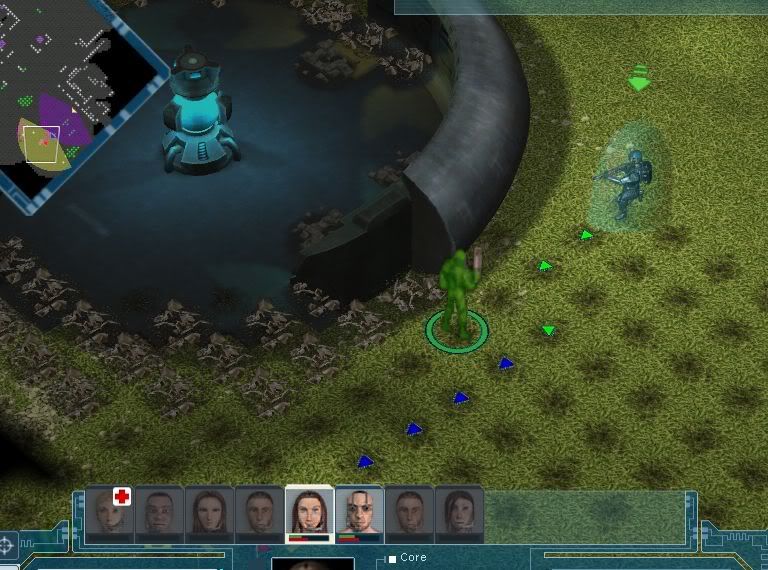The width and height of the screenshot is (768, 570).
Task: Click the crosshair icon on the bottom panel
Action: (8, 545)
